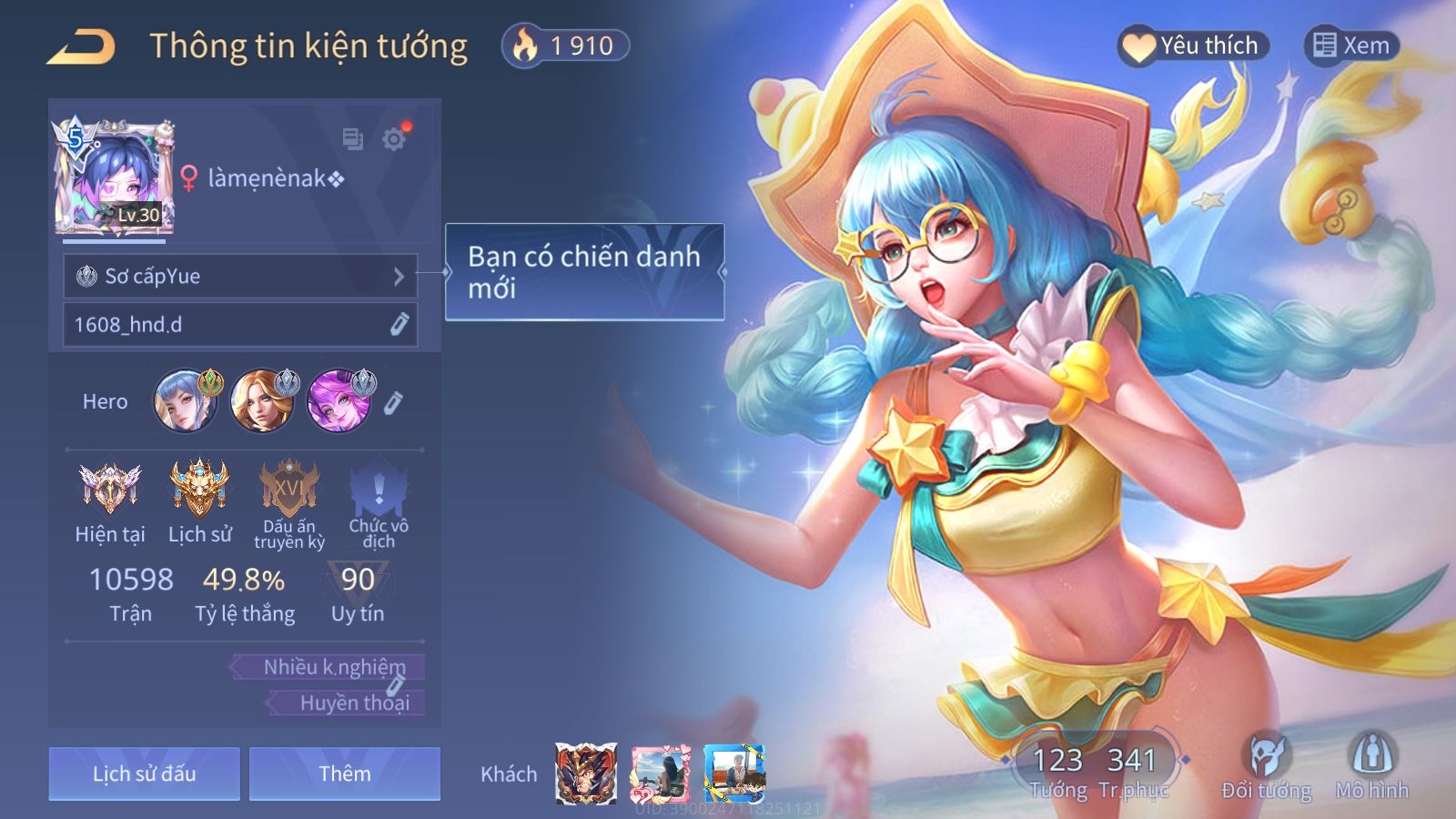This screenshot has height=819, width=1456.
Task: Open the first visitor avatar under Khách
Action: click(586, 773)
